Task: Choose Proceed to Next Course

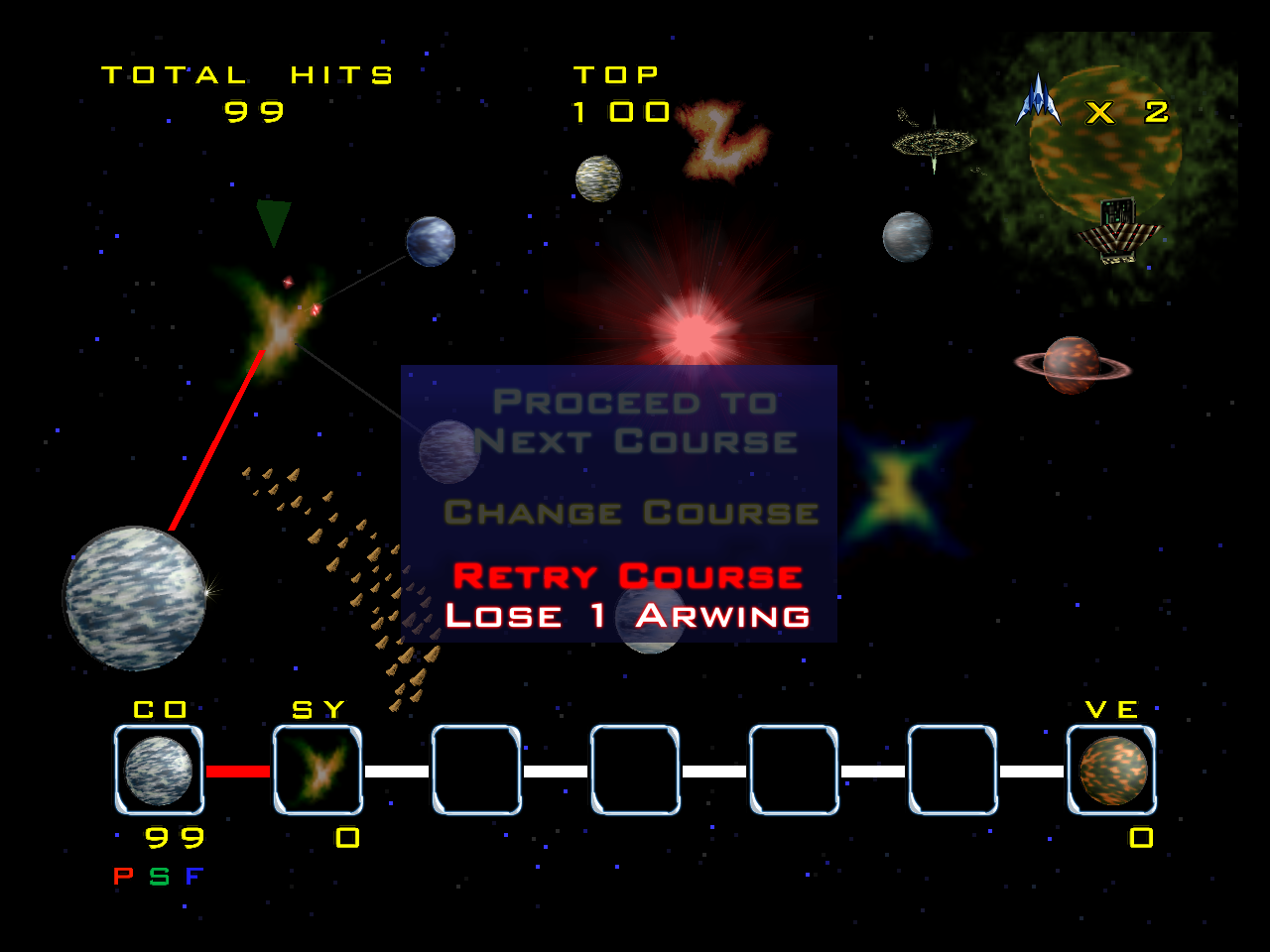Action: click(x=635, y=421)
